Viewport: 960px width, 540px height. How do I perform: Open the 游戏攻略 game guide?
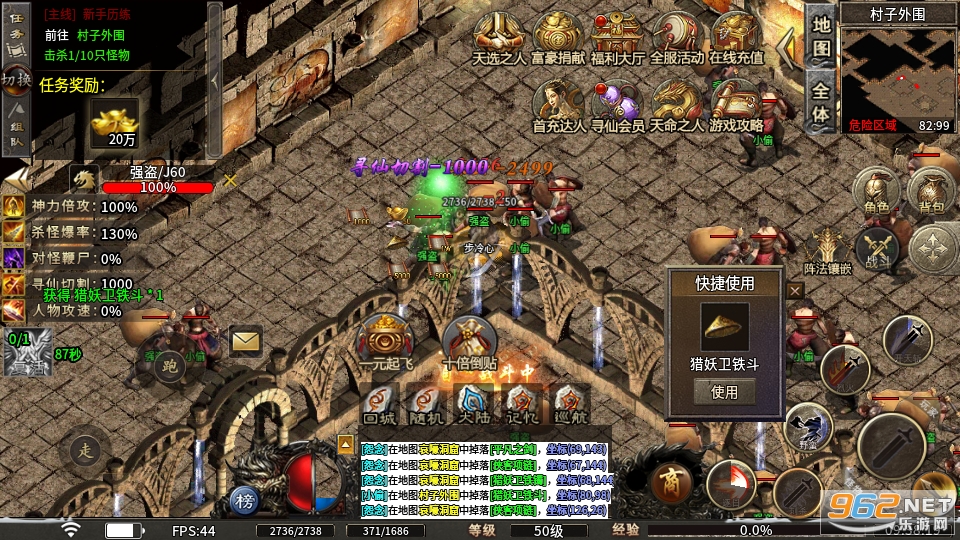(x=736, y=104)
